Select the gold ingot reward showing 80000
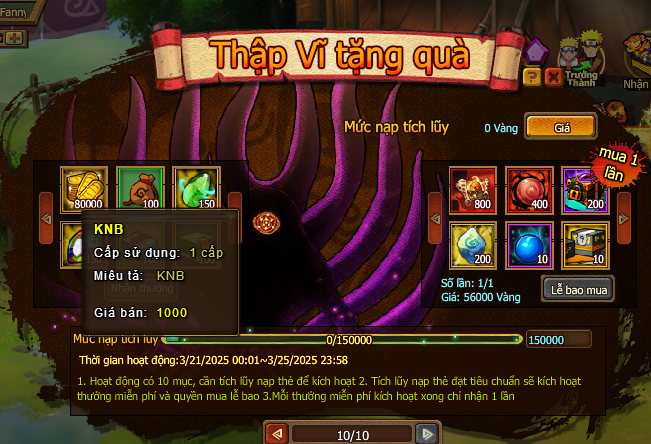 [84, 189]
